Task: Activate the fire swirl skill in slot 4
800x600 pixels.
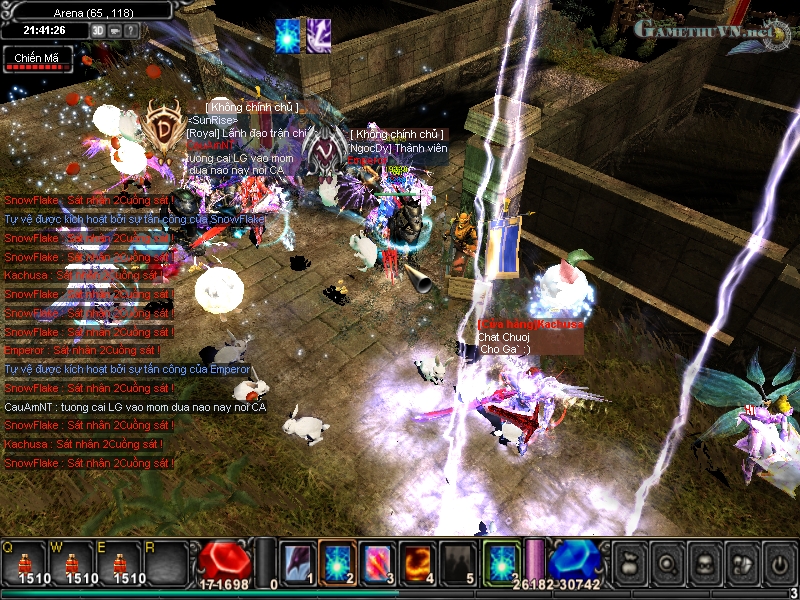Action: (417, 563)
